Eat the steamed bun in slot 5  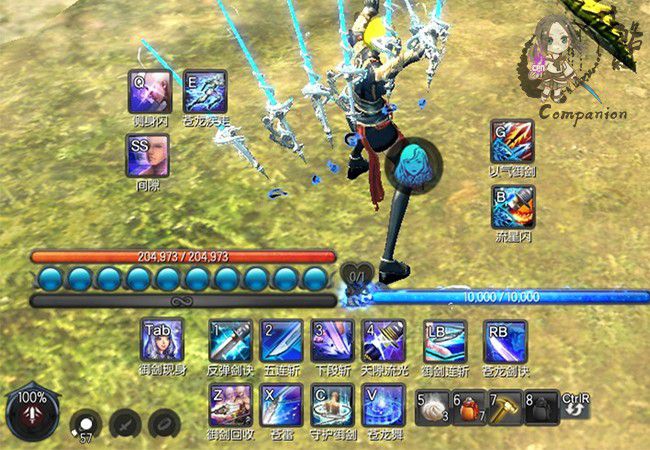[434, 406]
